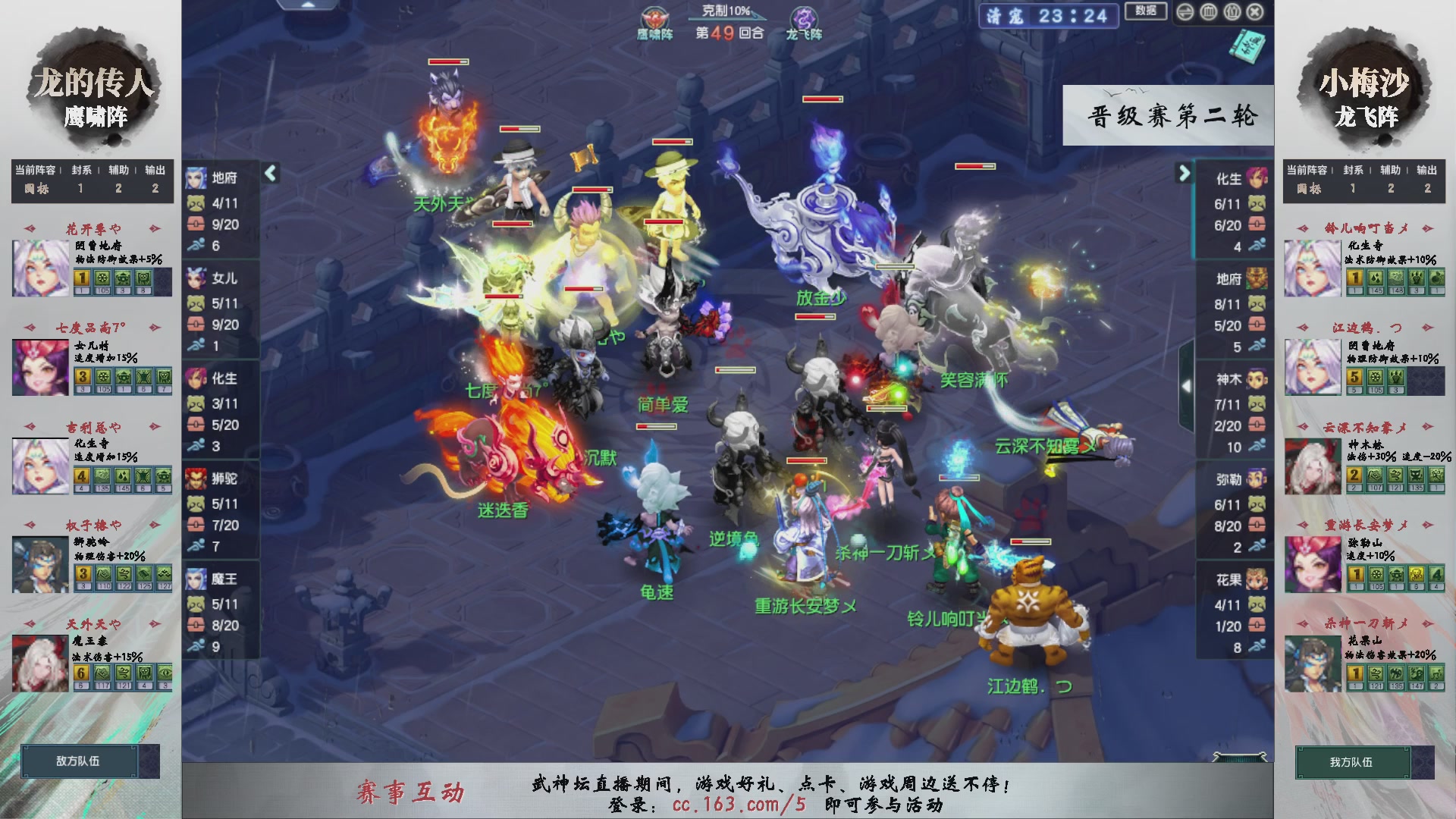Click the teal scroll icon below the toolbar

point(1247,44)
